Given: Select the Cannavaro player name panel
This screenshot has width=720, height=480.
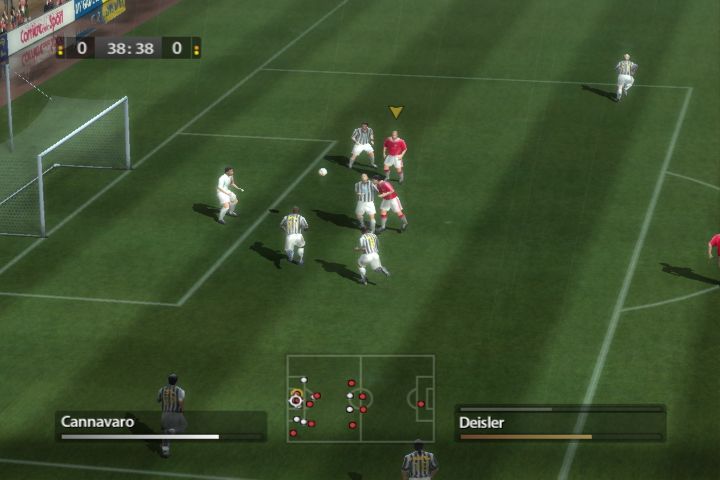Looking at the screenshot, I should click(160, 424).
